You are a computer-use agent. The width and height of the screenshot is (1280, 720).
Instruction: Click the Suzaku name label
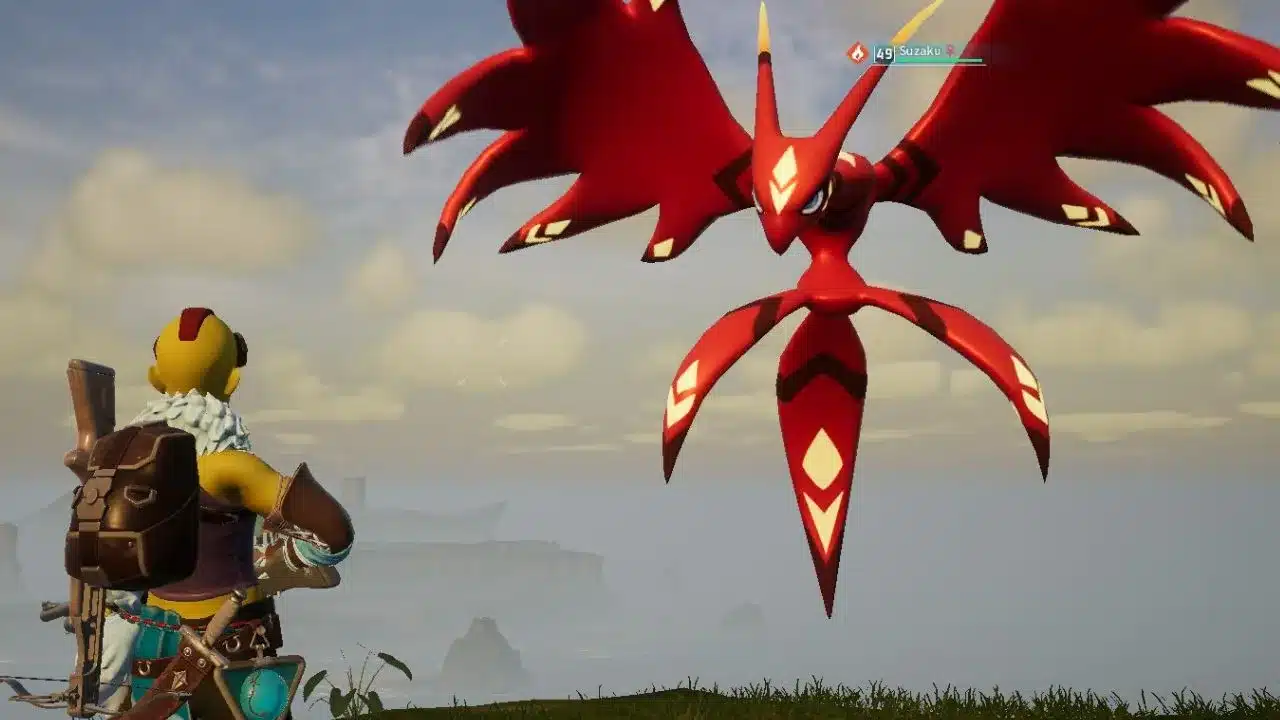919,51
